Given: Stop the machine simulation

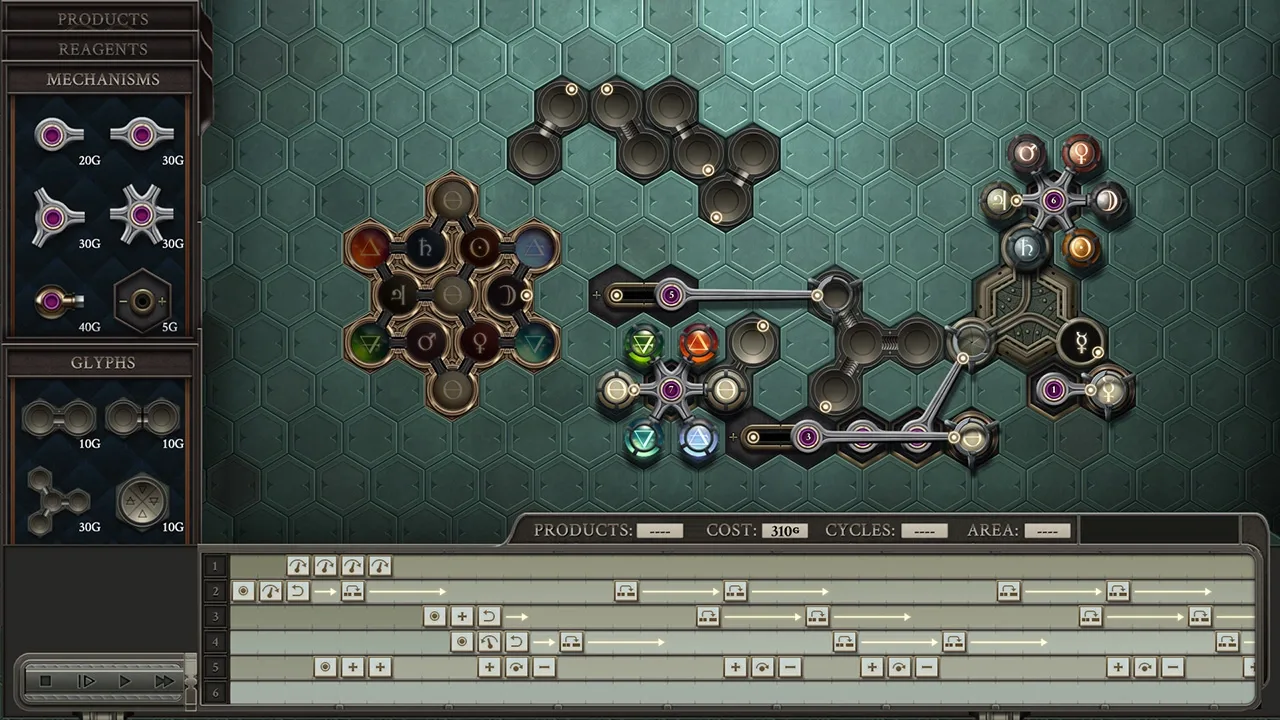Looking at the screenshot, I should (46, 681).
